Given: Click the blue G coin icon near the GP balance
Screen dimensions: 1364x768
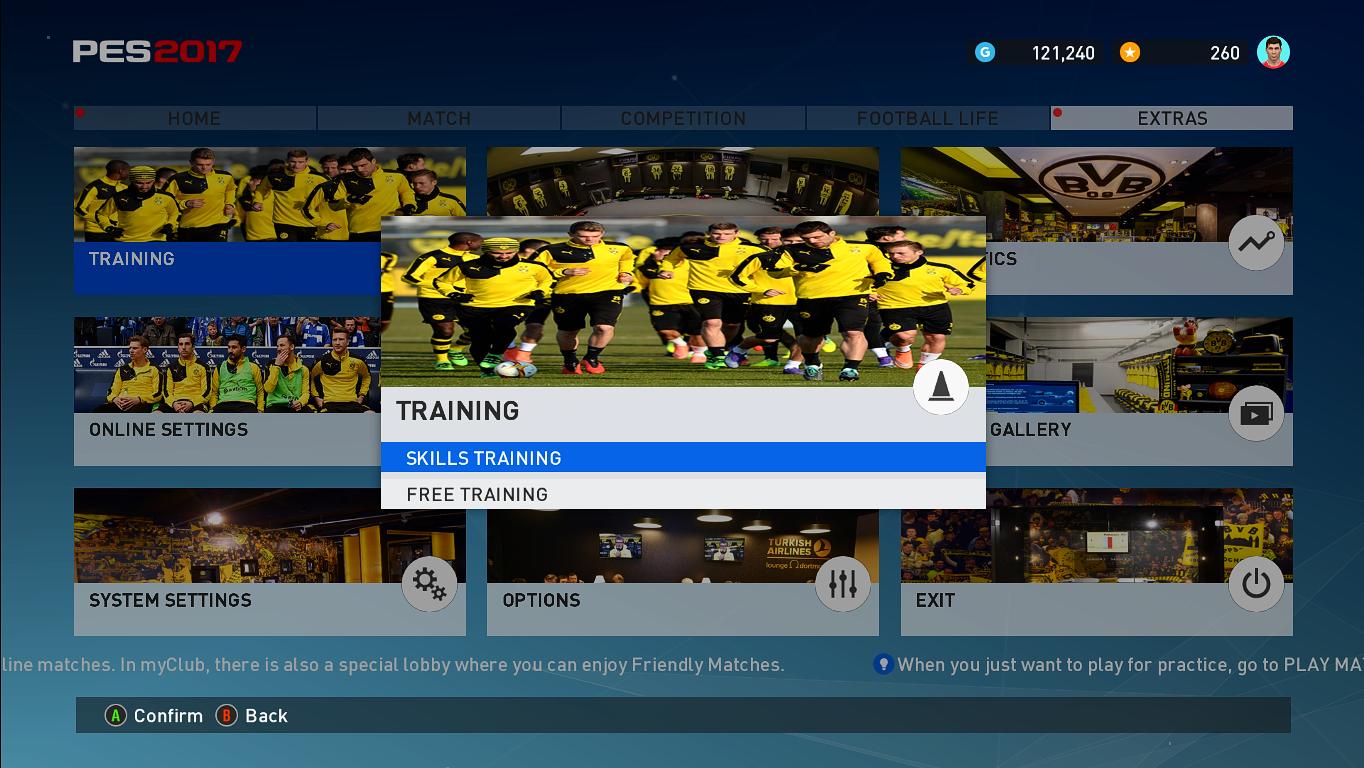Looking at the screenshot, I should 985,52.
